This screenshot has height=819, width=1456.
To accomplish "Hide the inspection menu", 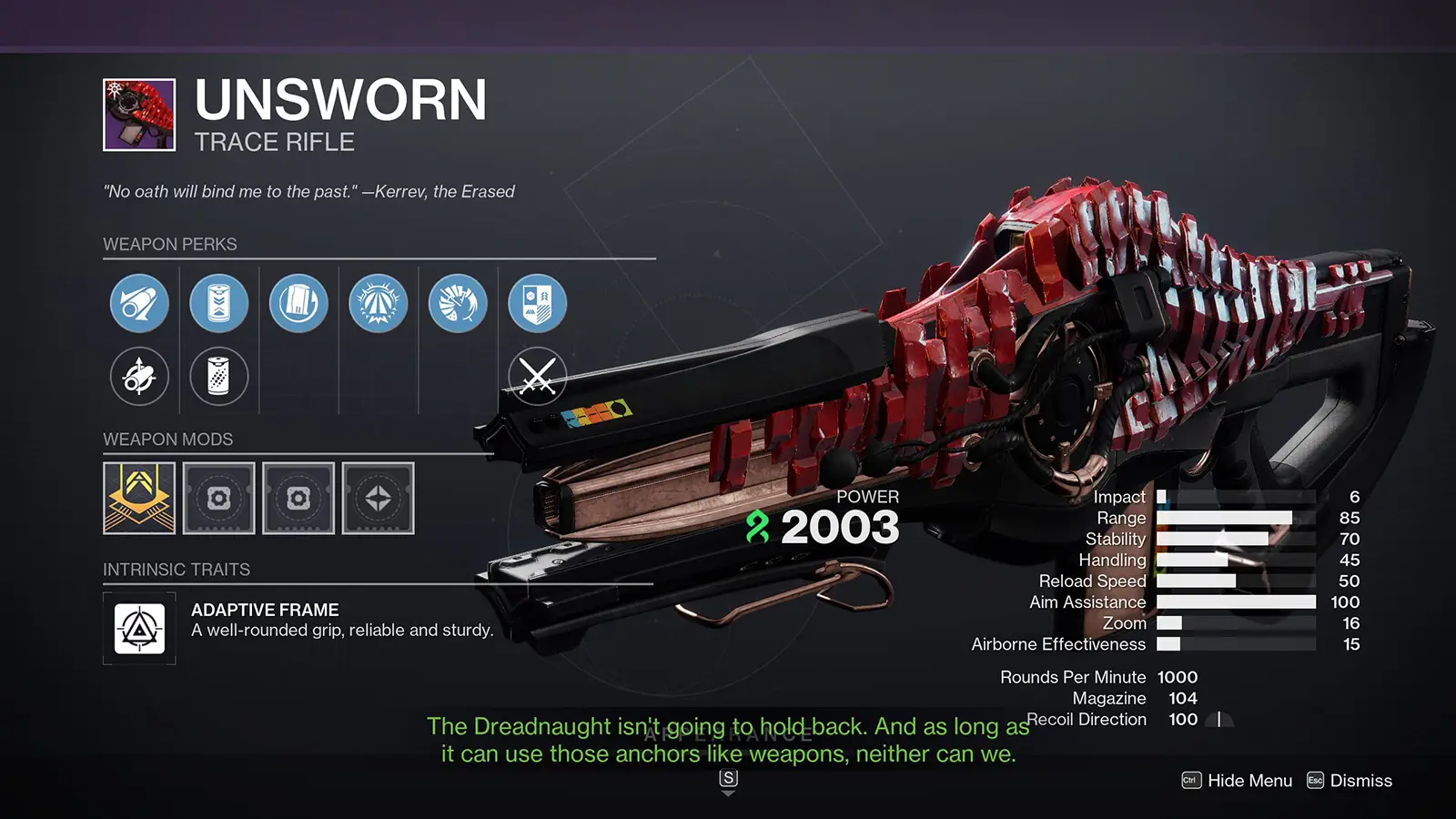I will pos(1237,781).
